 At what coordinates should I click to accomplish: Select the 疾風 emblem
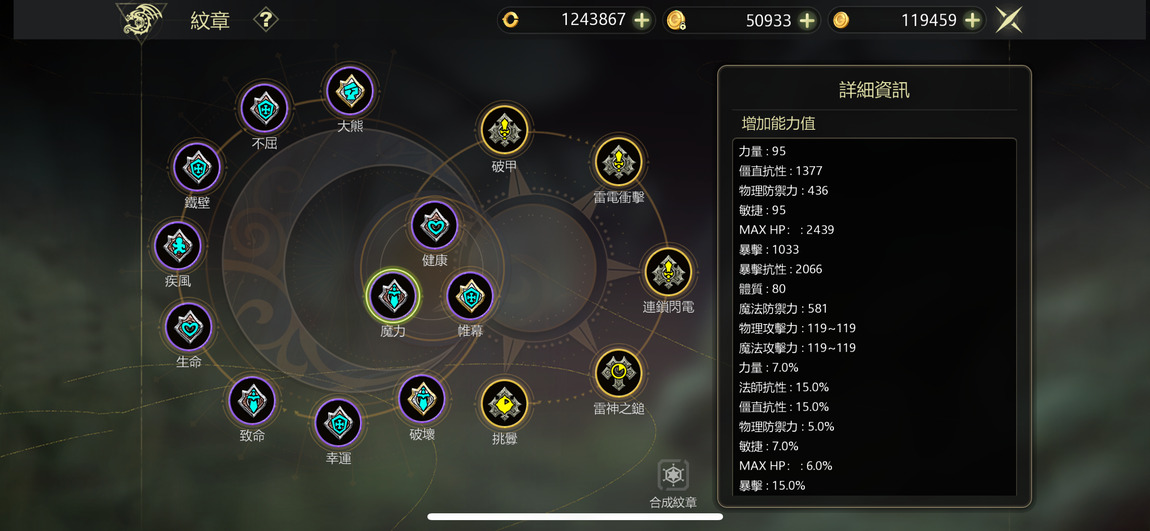[x=178, y=246]
